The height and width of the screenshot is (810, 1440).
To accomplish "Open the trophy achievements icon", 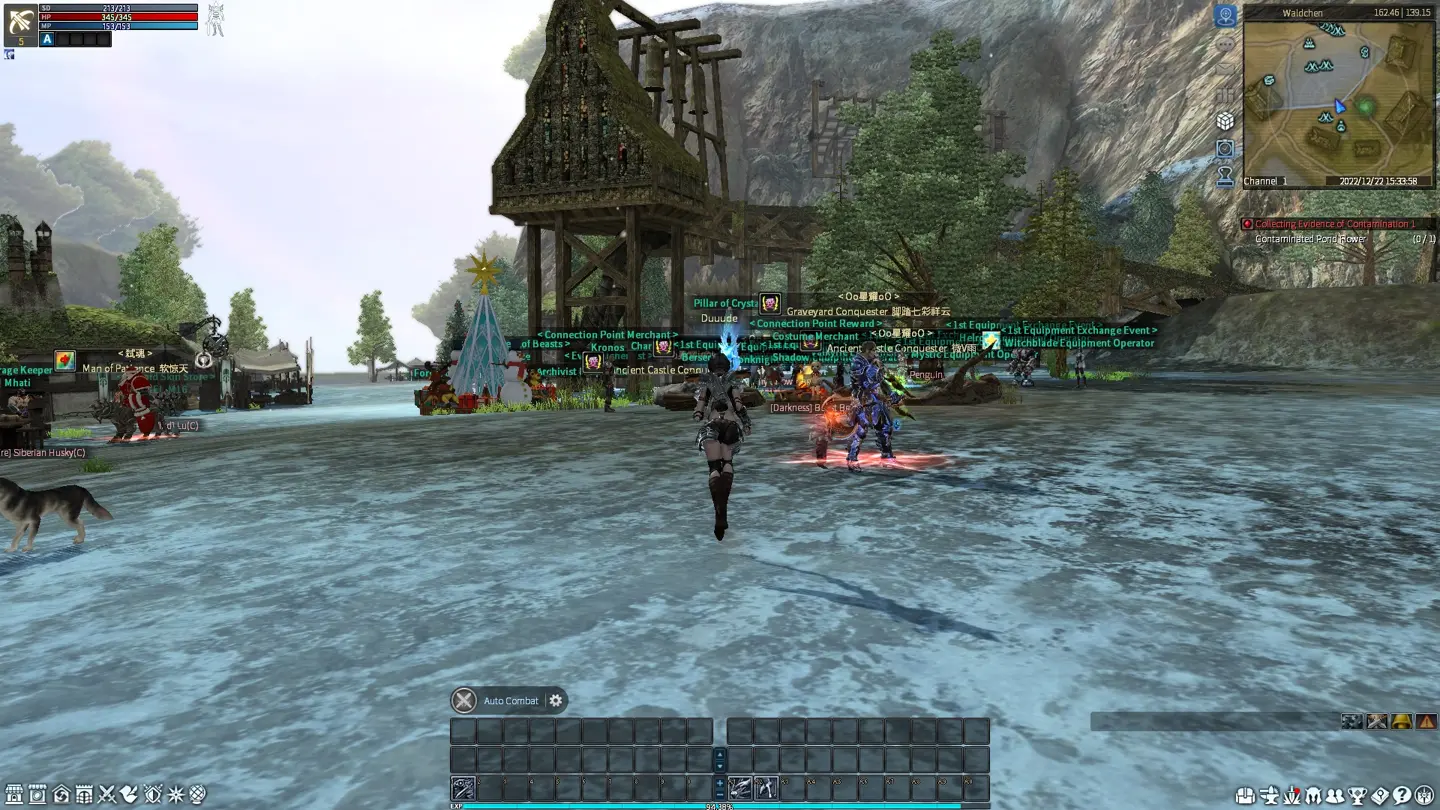I will [x=1358, y=796].
